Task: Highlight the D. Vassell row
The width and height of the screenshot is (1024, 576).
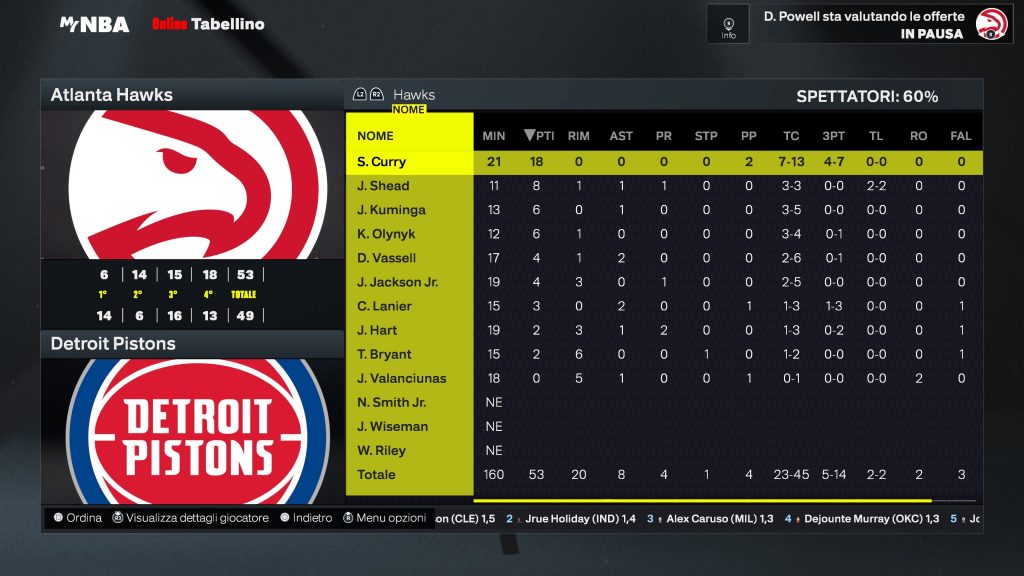Action: click(x=386, y=258)
